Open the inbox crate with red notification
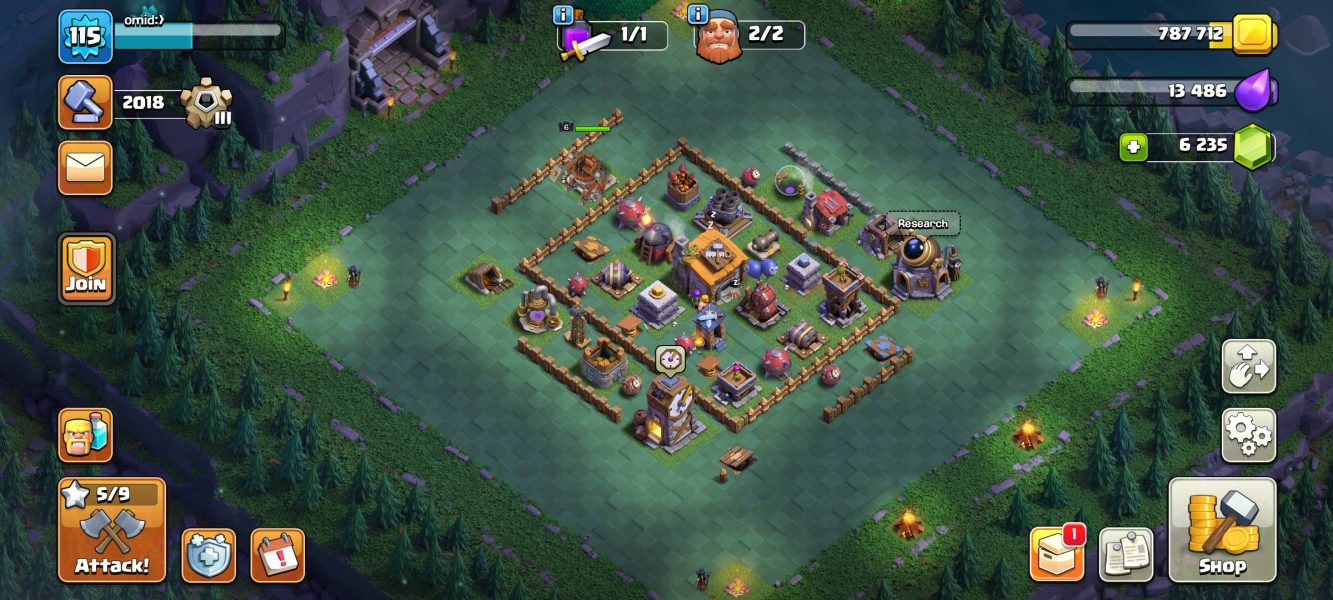The height and width of the screenshot is (600, 1333). click(1057, 555)
